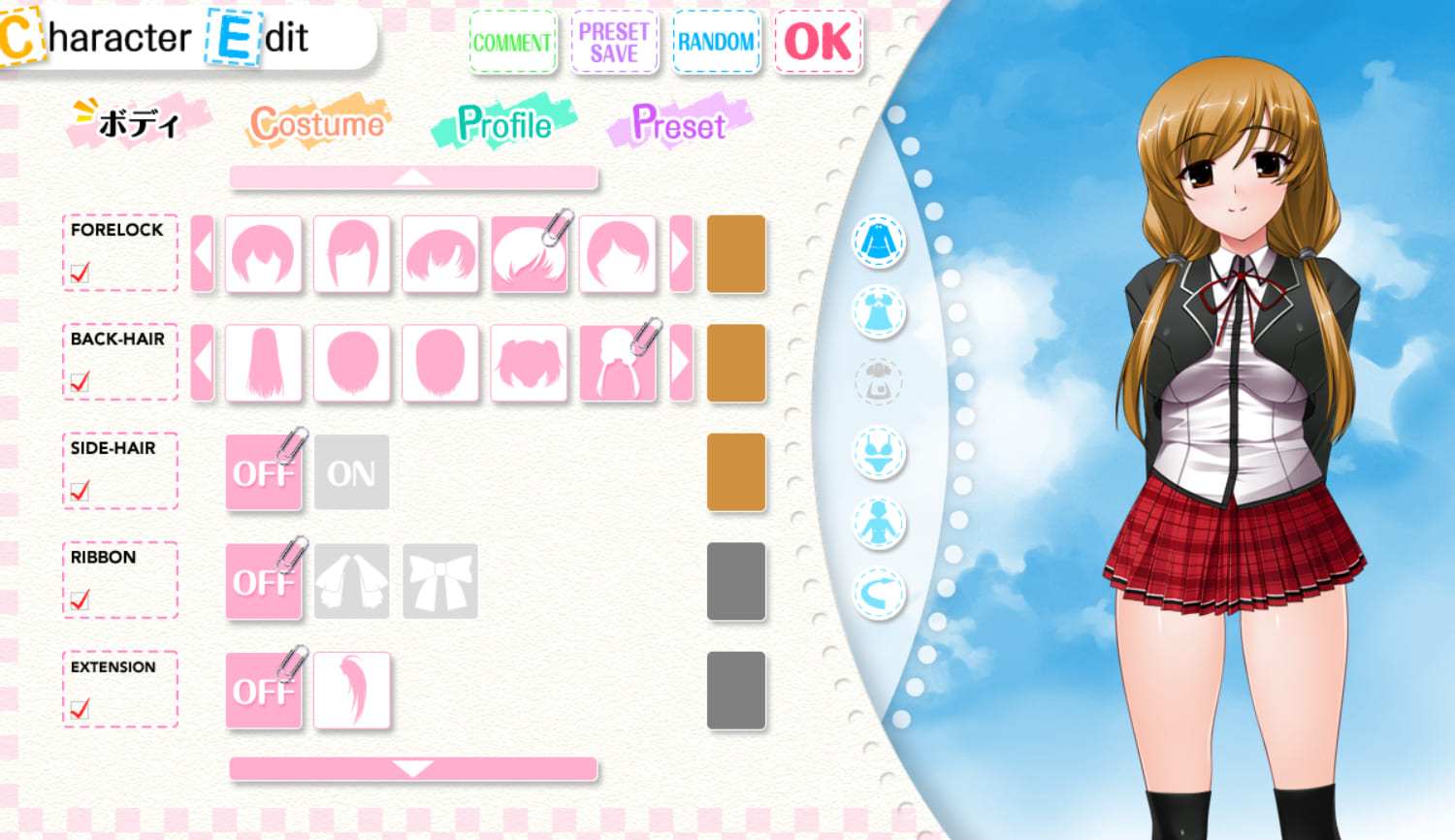The height and width of the screenshot is (840, 1455).
Task: Choose the large bow ribbon option
Action: coord(440,581)
